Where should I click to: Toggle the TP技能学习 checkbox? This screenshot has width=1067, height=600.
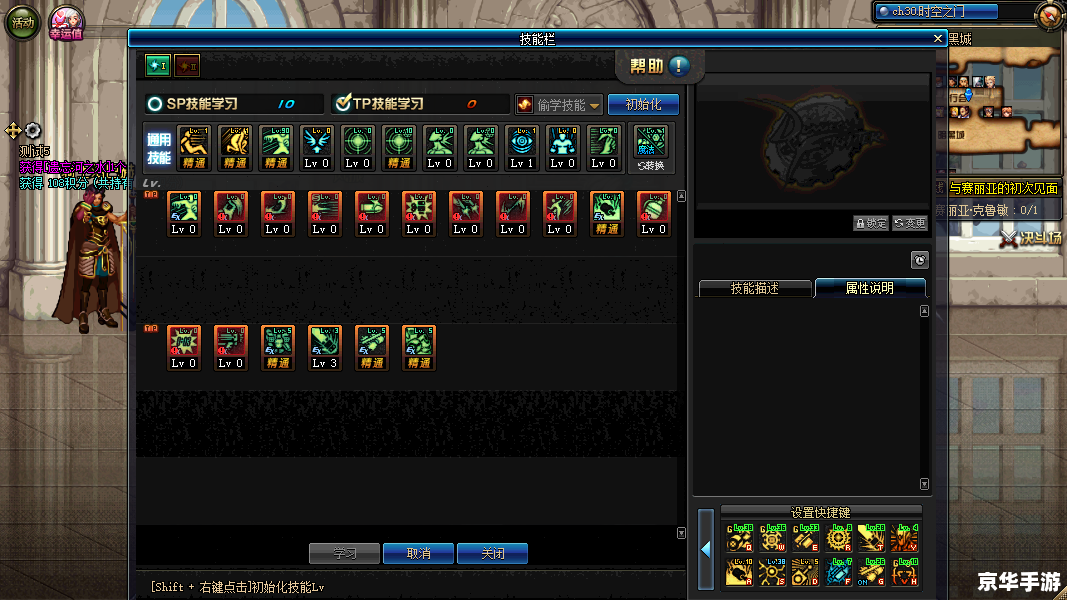(x=342, y=103)
